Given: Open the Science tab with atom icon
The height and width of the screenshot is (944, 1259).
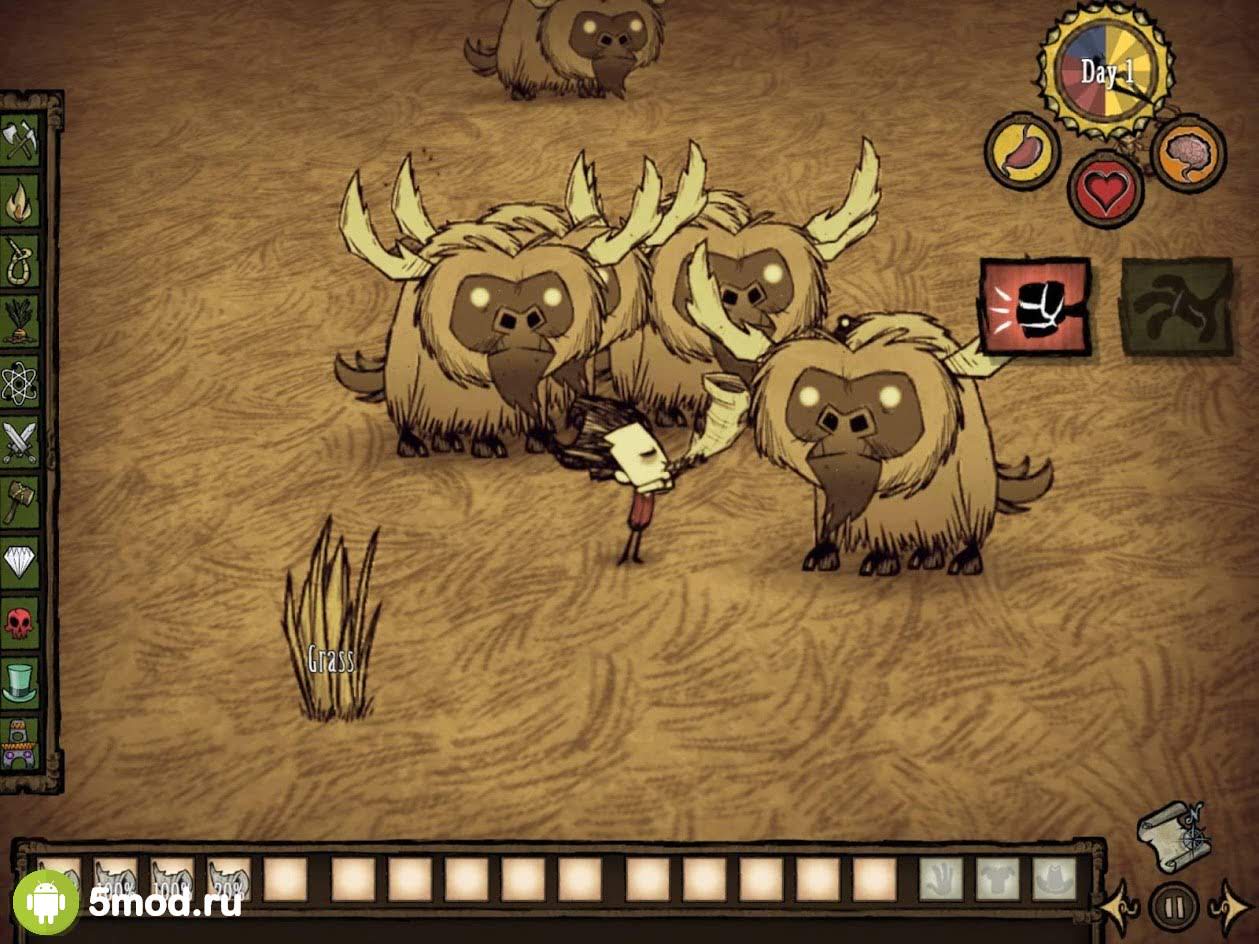Looking at the screenshot, I should click(x=20, y=381).
